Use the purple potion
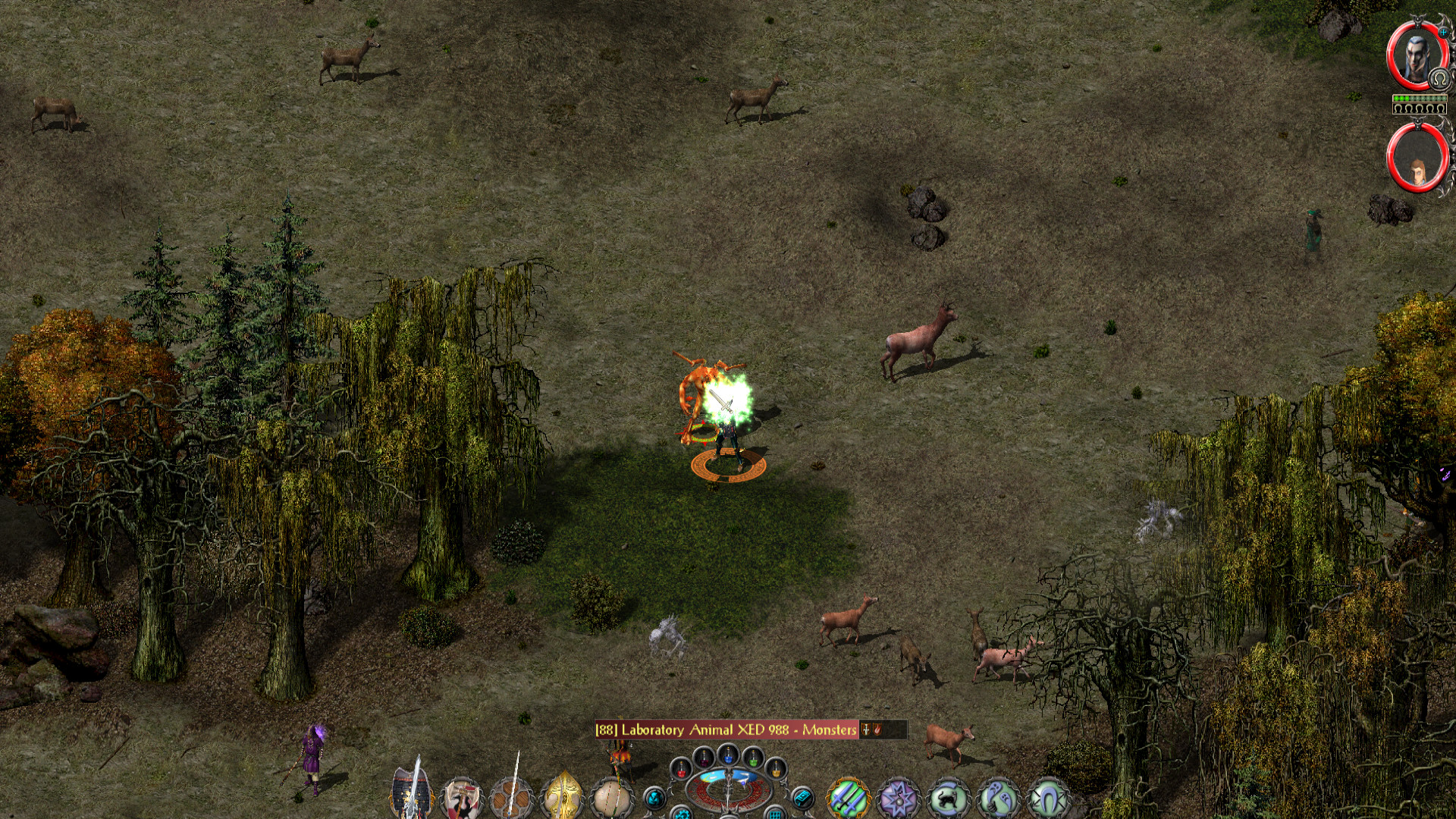This screenshot has width=1456, height=819. click(704, 756)
